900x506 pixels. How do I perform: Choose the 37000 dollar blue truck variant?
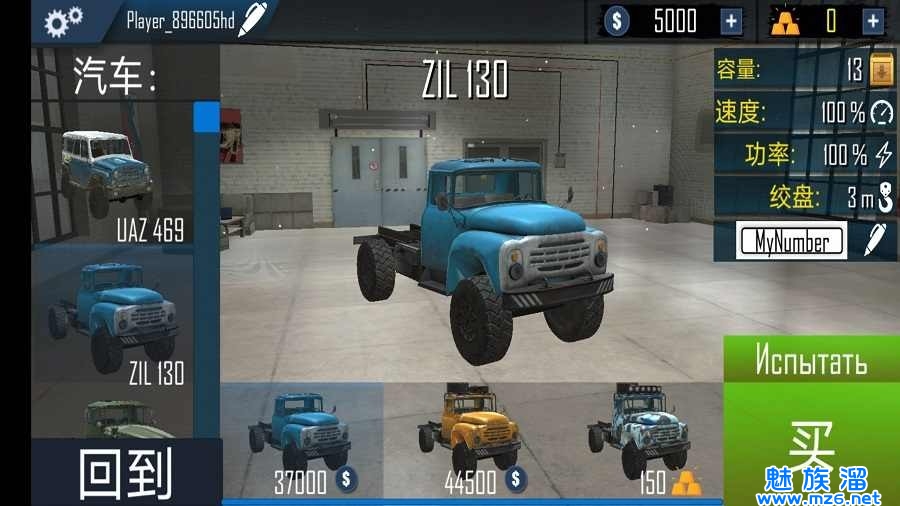[x=302, y=440]
